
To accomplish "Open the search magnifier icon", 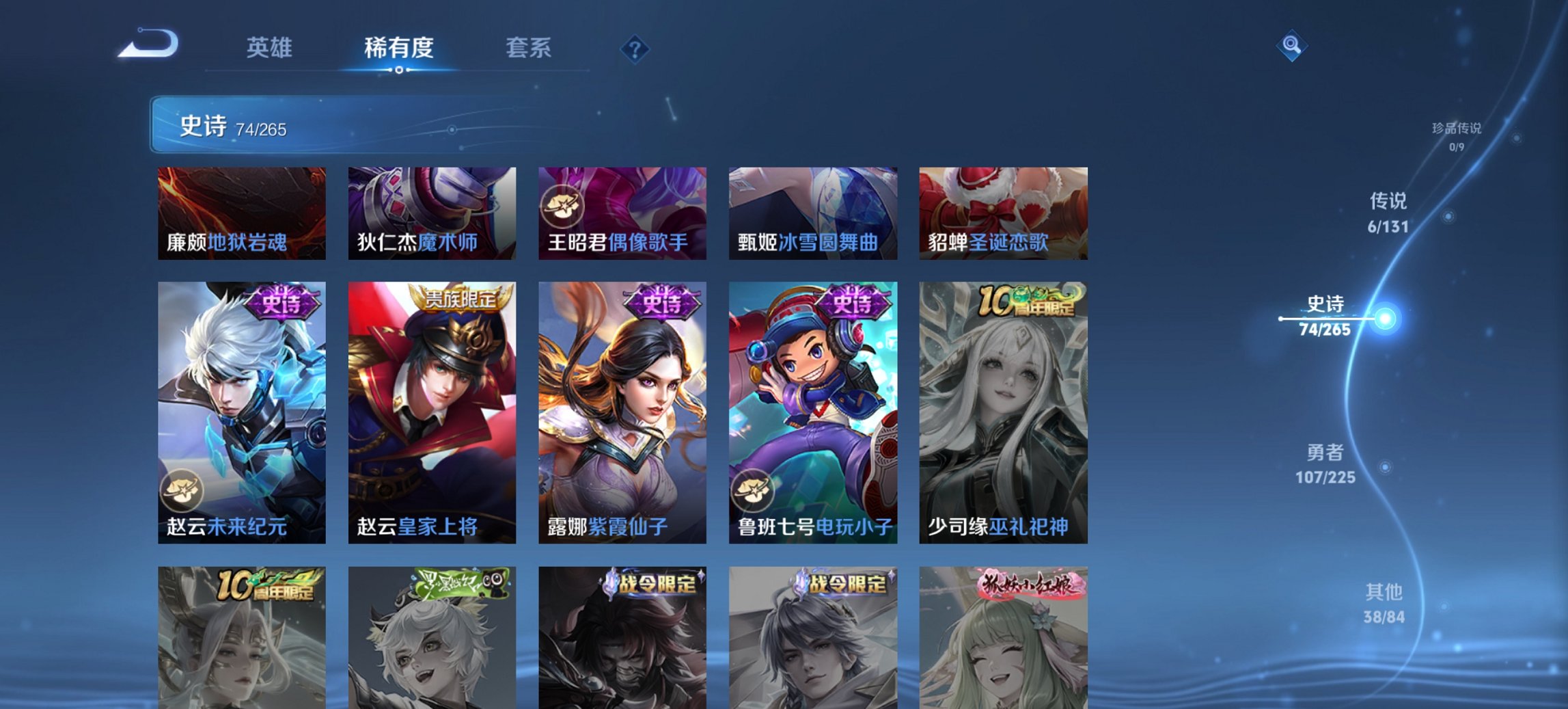I will (1290, 46).
